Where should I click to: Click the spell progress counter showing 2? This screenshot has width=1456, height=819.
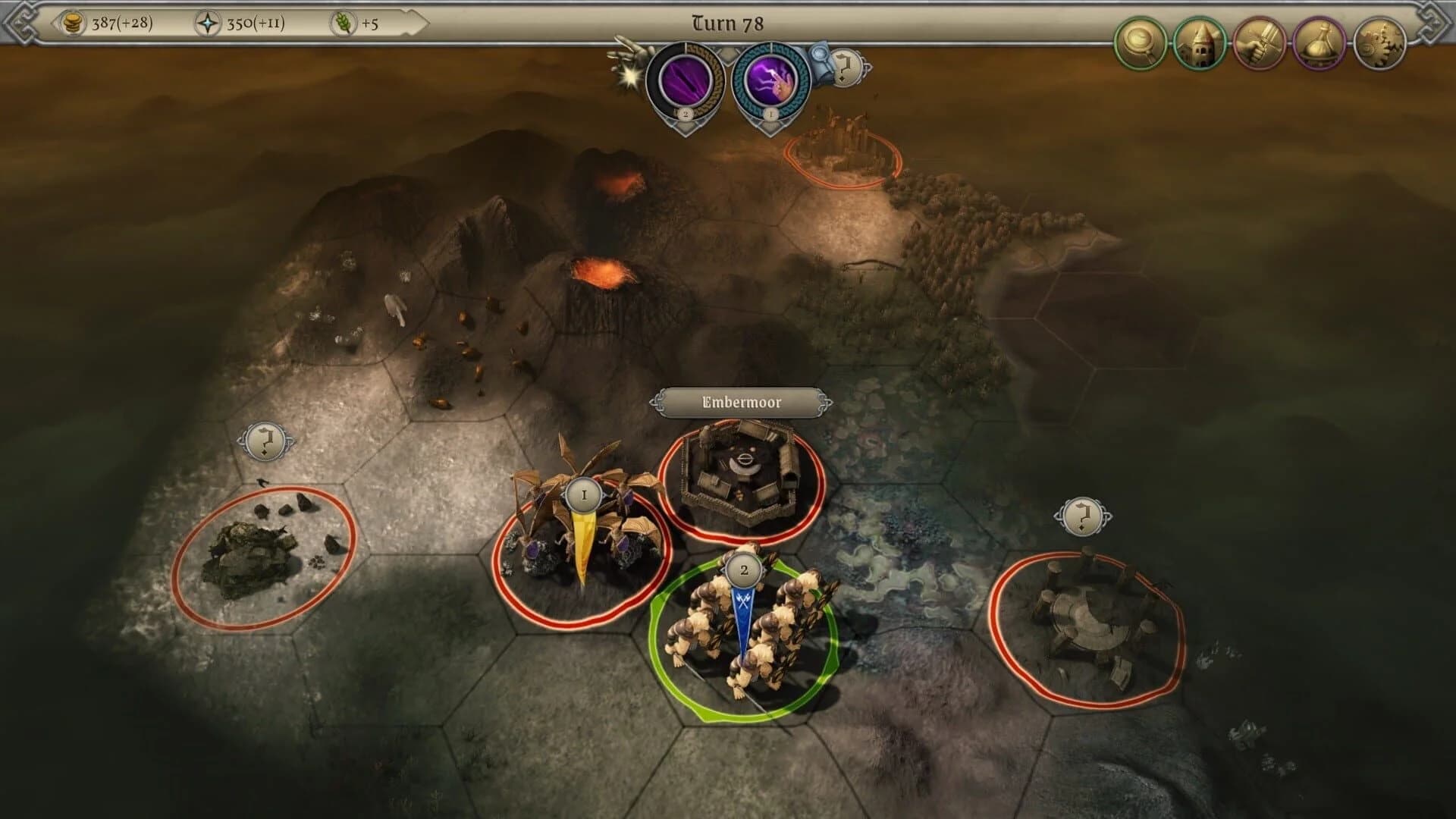[686, 115]
